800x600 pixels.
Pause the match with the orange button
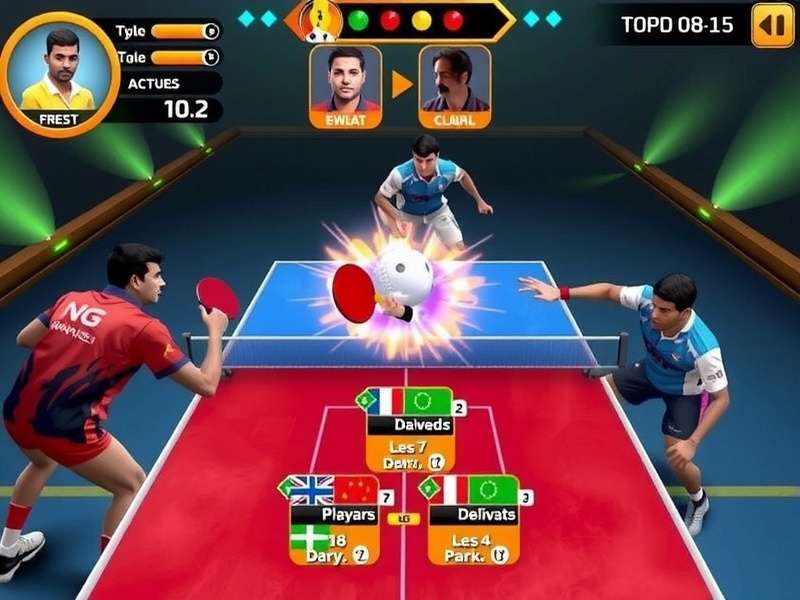point(771,26)
